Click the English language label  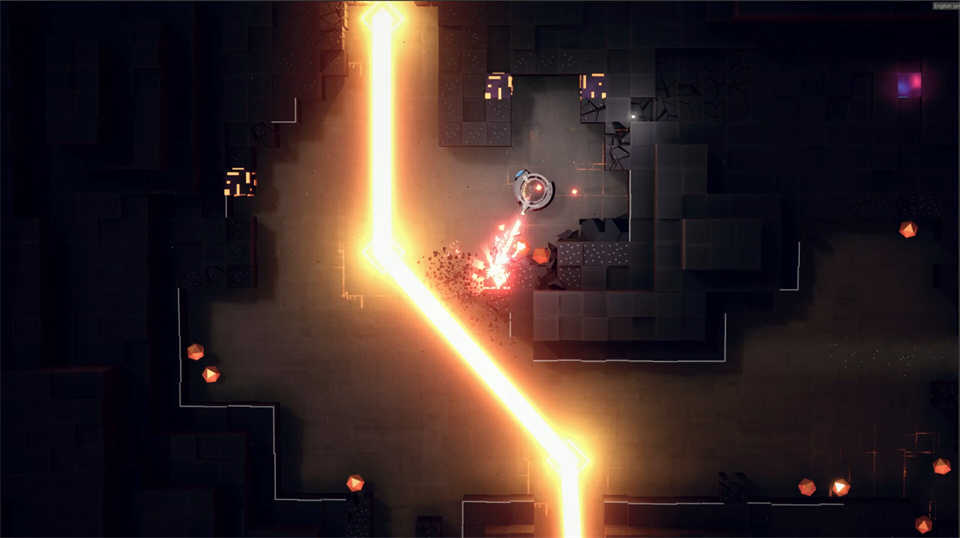[x=945, y=5]
